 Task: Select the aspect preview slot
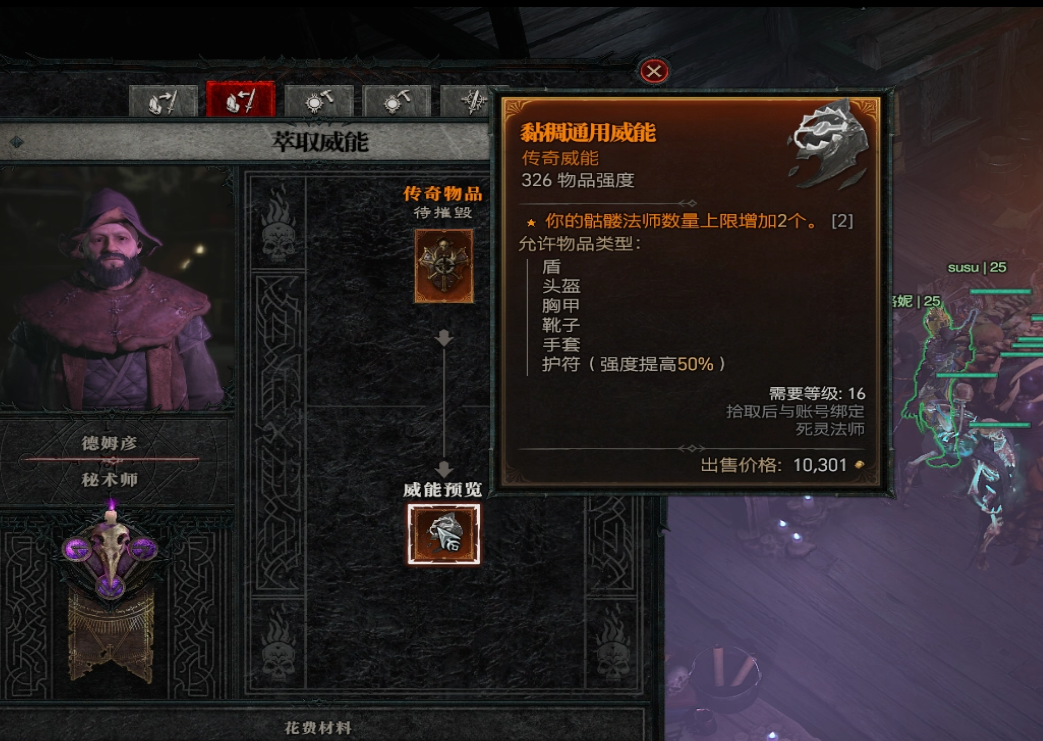click(444, 534)
